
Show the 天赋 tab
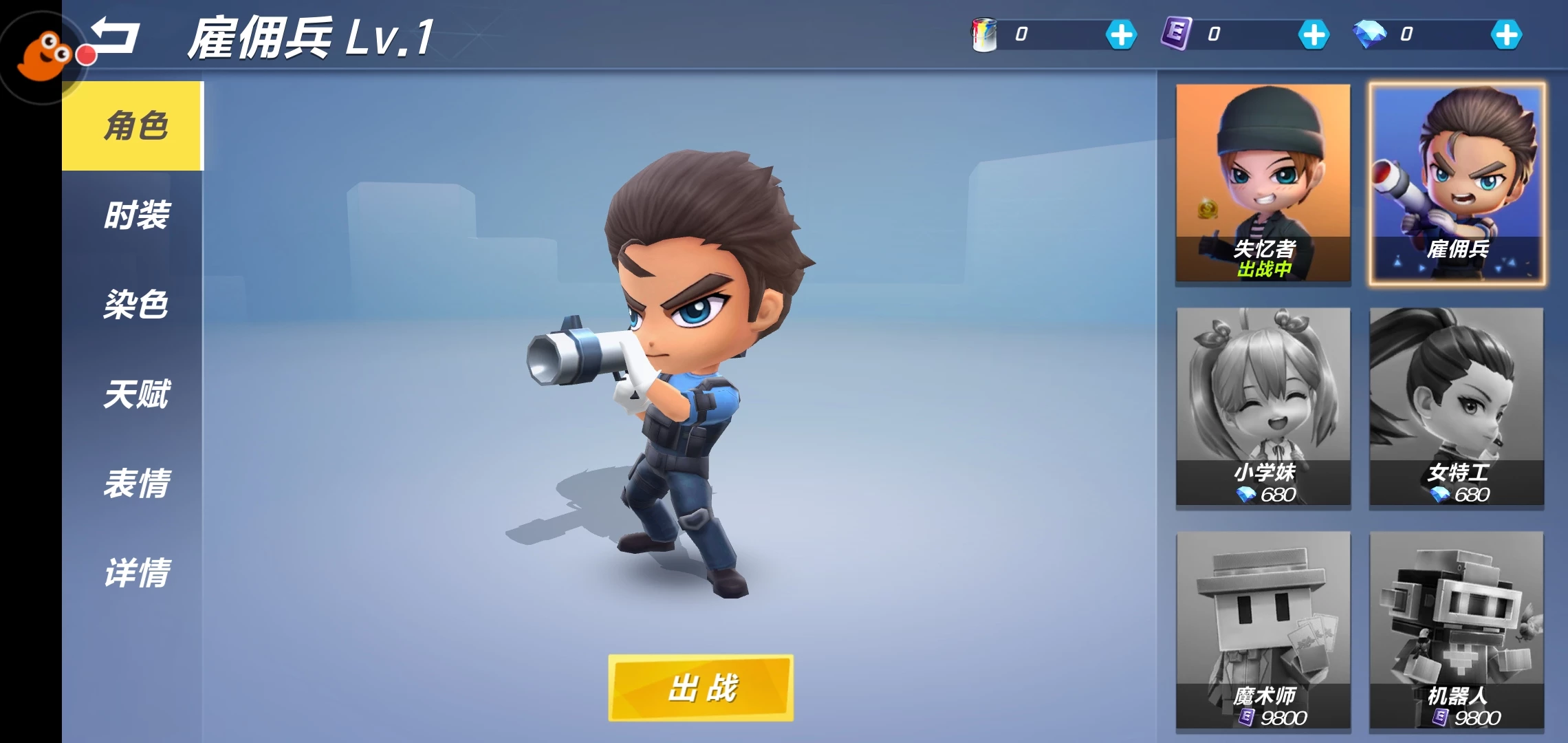point(135,394)
